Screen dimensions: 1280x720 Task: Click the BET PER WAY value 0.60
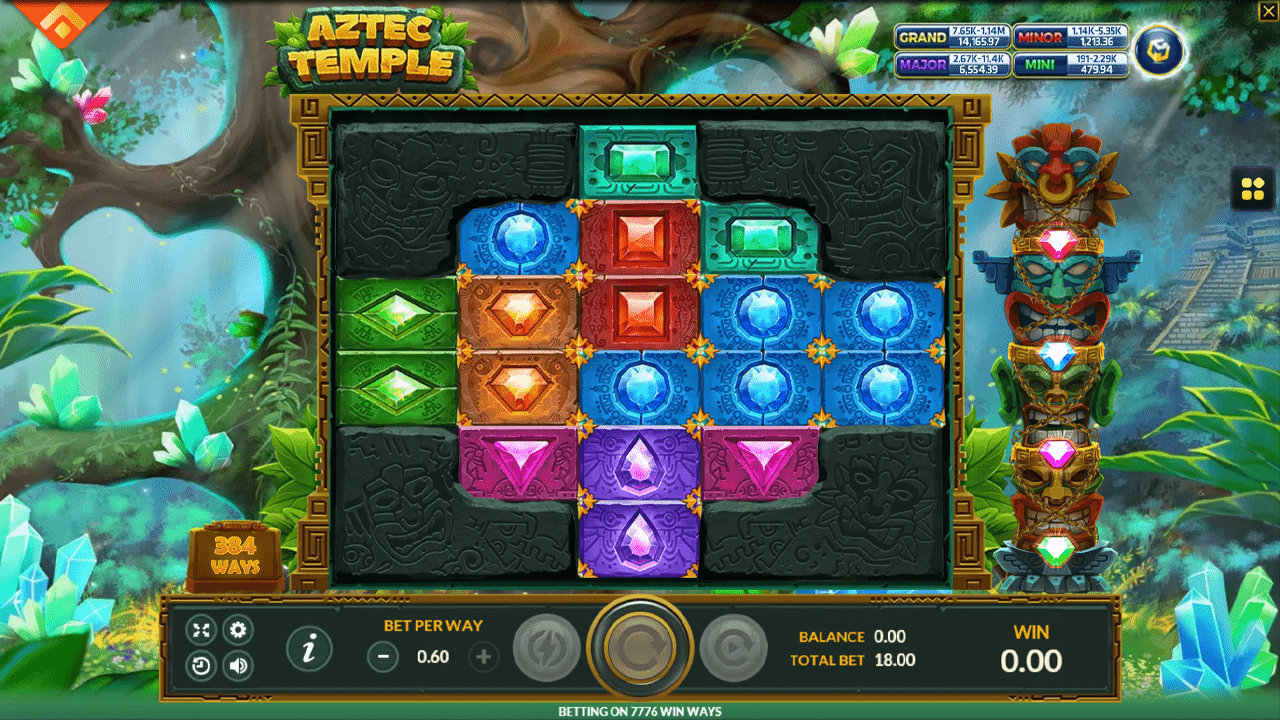[432, 658]
